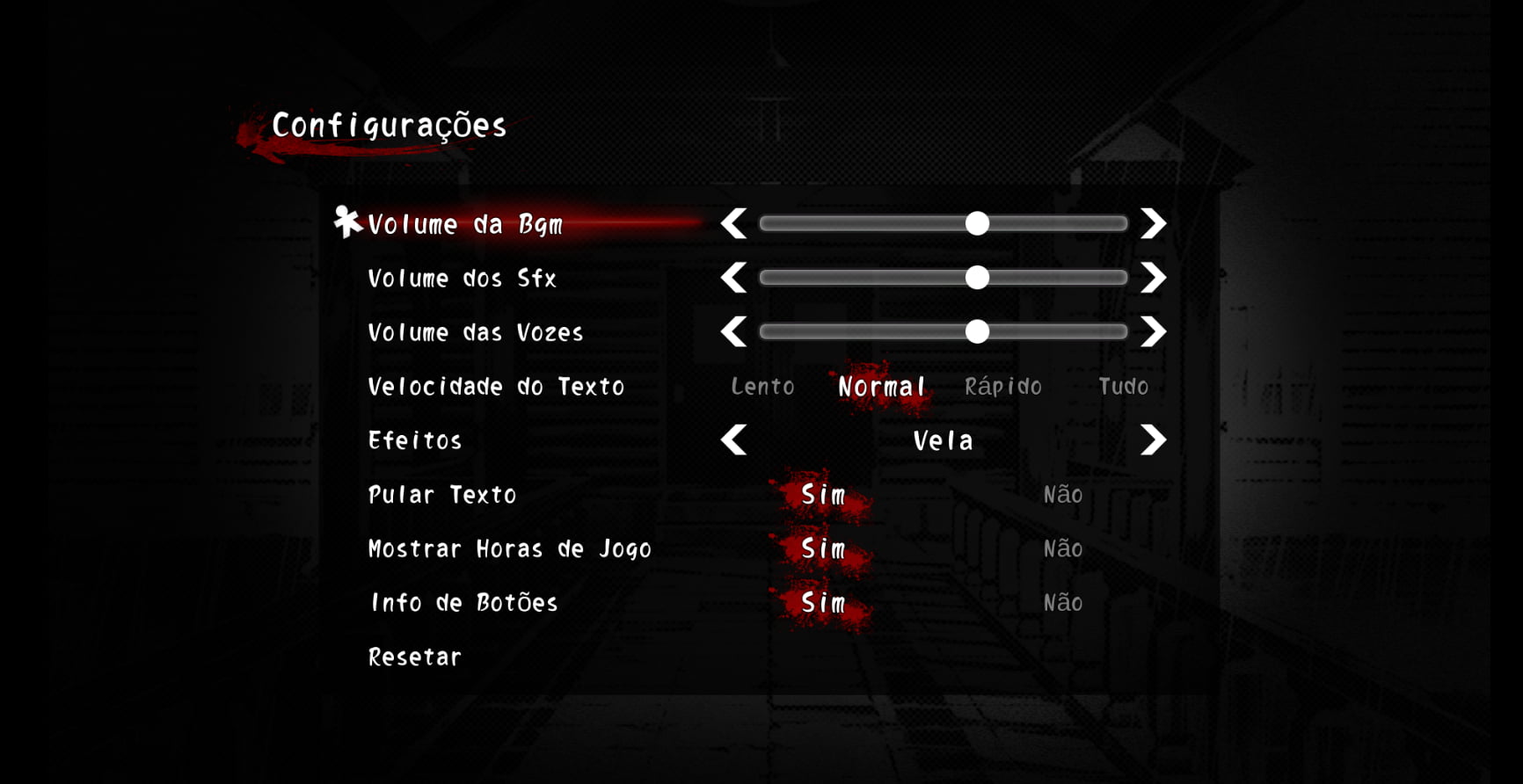
Task: Set Info de Botões to Não
Action: point(1061,603)
